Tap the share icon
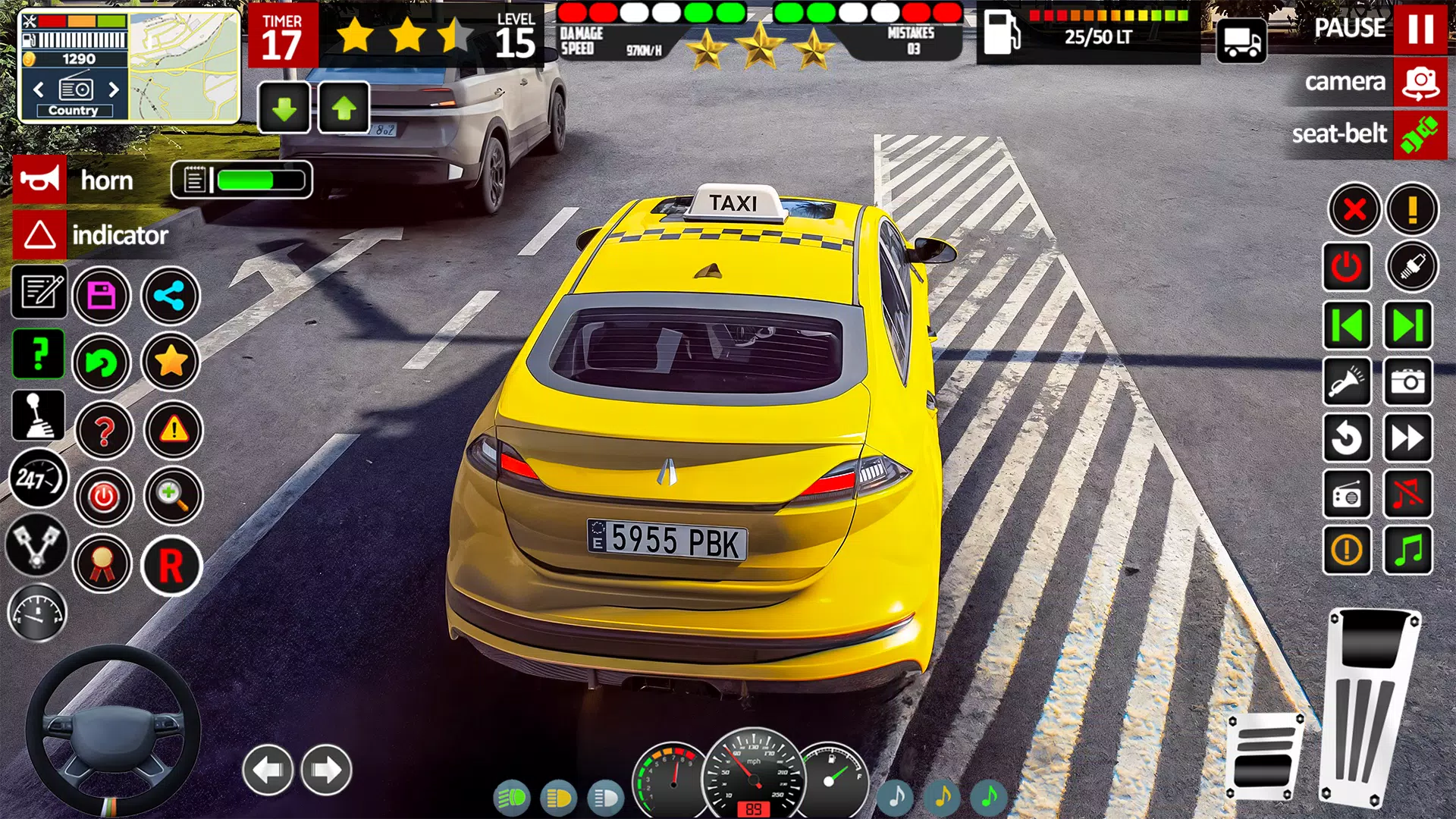1456x819 pixels. pyautogui.click(x=171, y=296)
